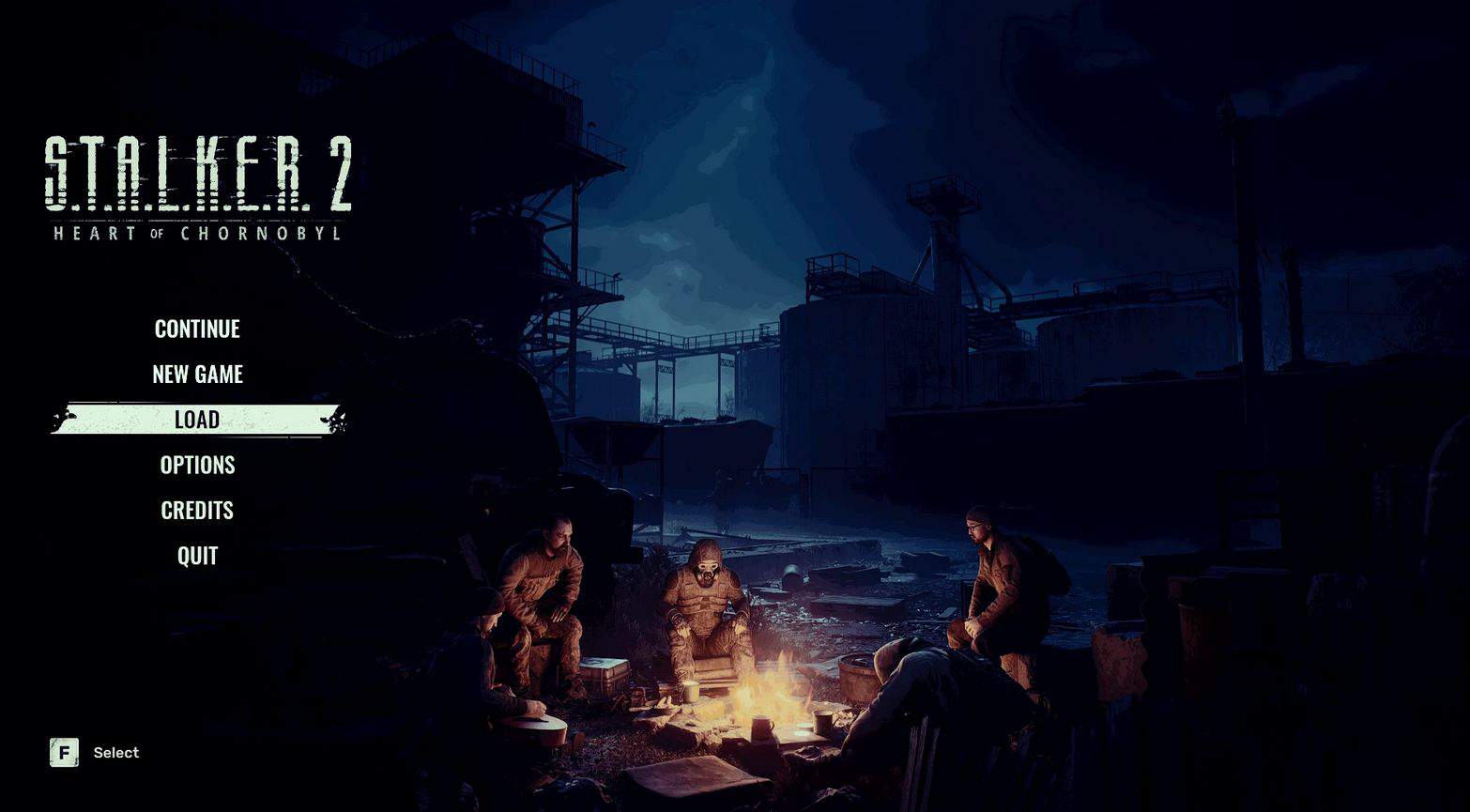This screenshot has height=812, width=1470.
Task: Continue the last saved game
Action: tap(197, 329)
